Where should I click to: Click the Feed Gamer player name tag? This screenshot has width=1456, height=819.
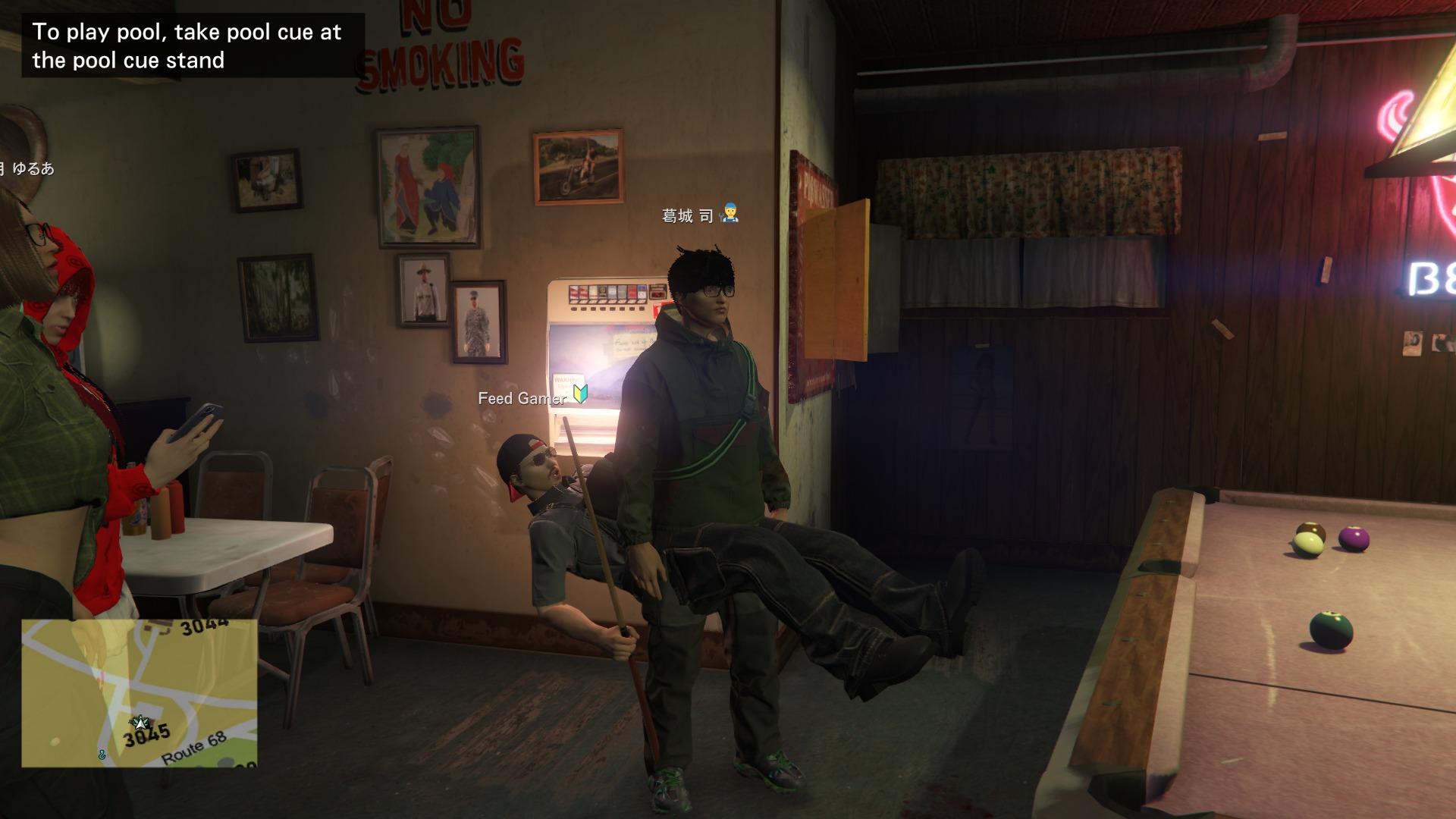click(522, 398)
